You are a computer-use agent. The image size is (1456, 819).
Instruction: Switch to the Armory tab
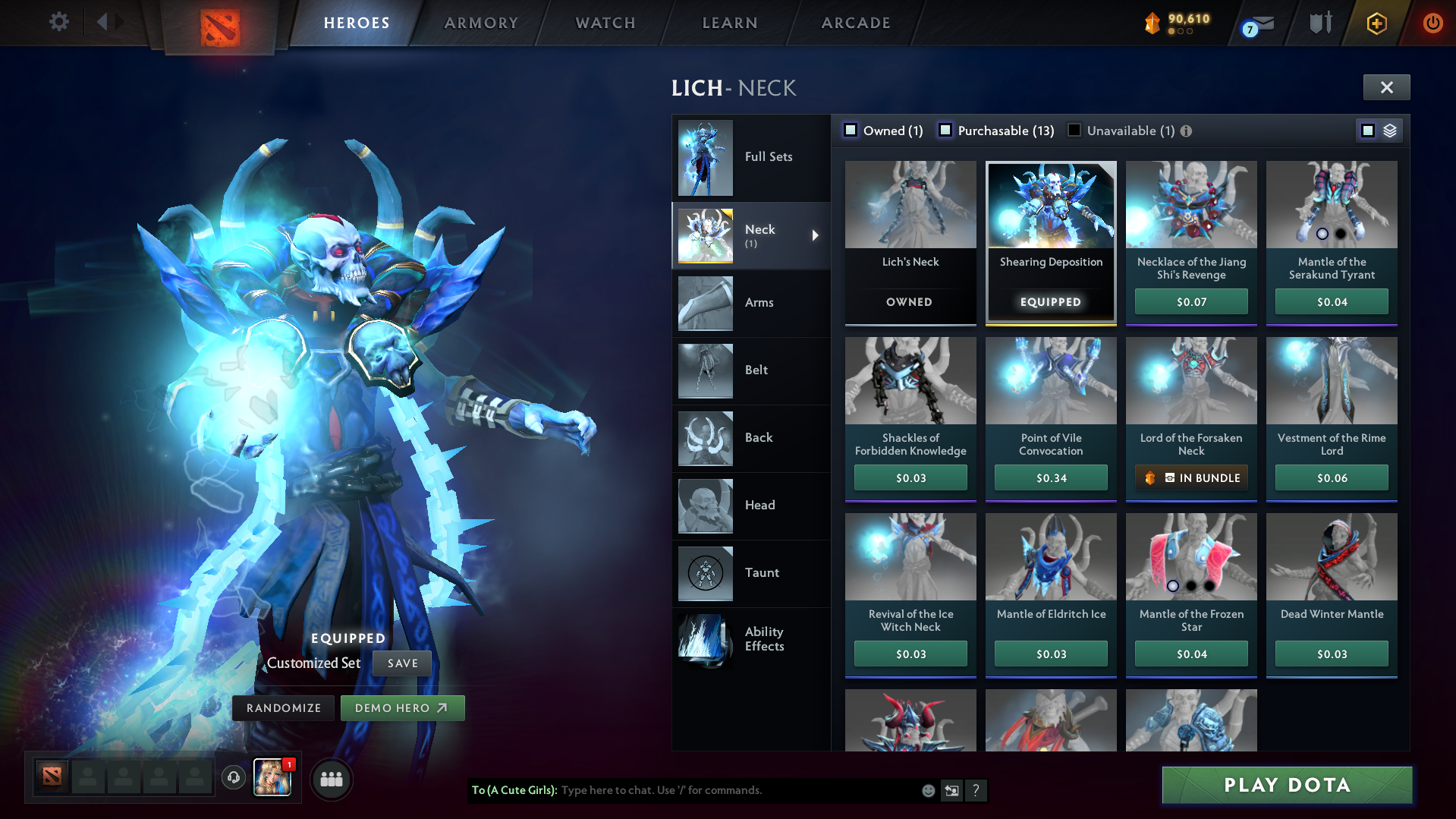[x=480, y=24]
